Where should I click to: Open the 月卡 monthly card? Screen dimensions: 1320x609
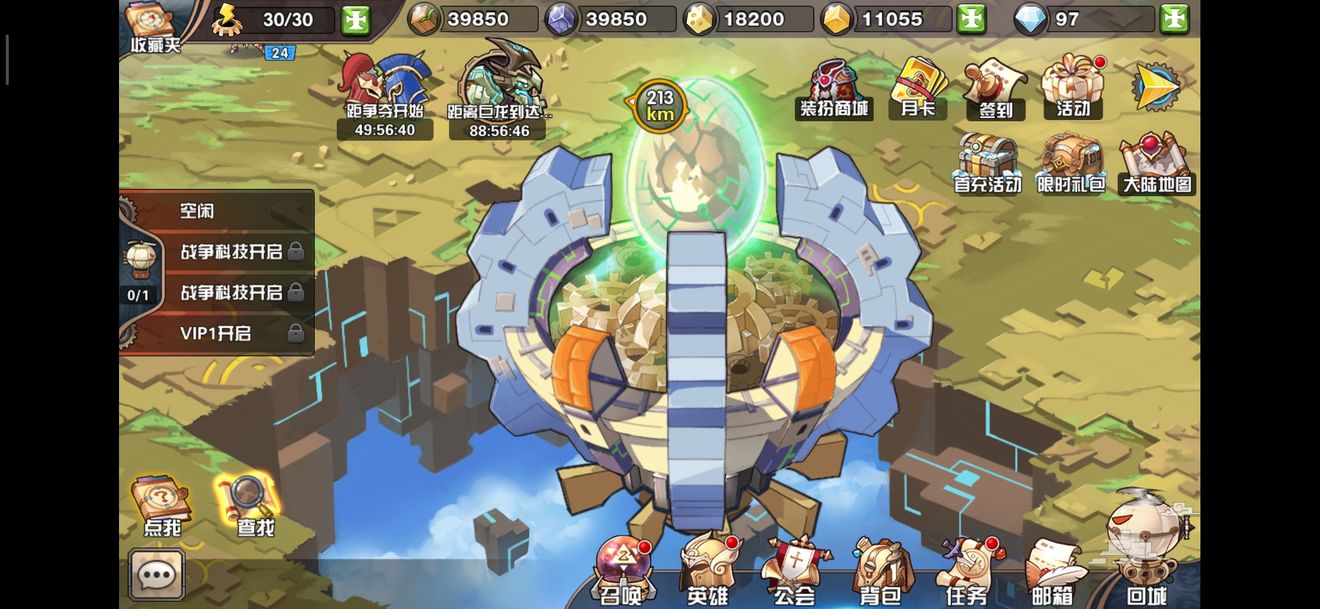coord(917,88)
